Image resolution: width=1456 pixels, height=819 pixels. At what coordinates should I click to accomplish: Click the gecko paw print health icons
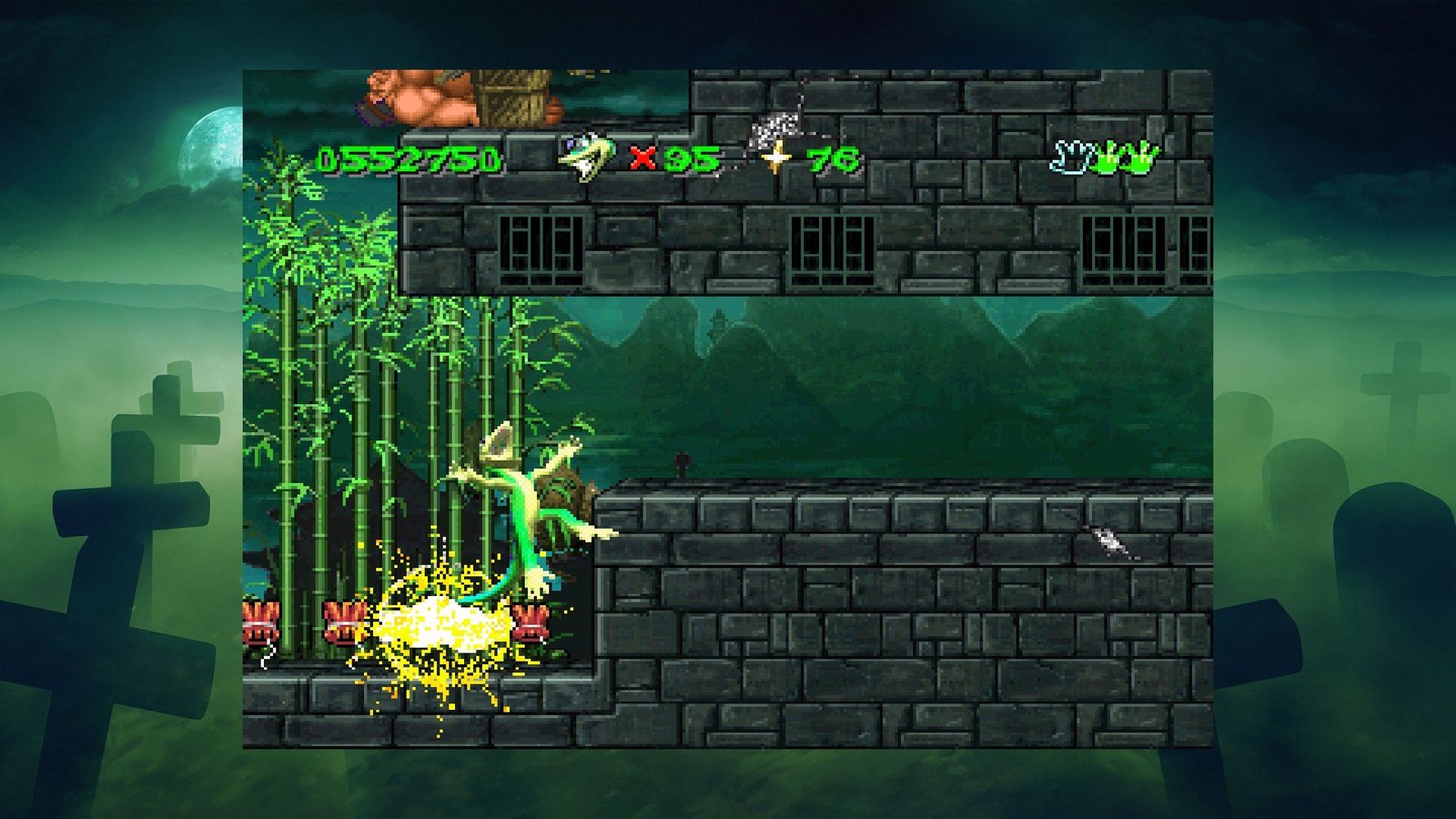(1105, 157)
